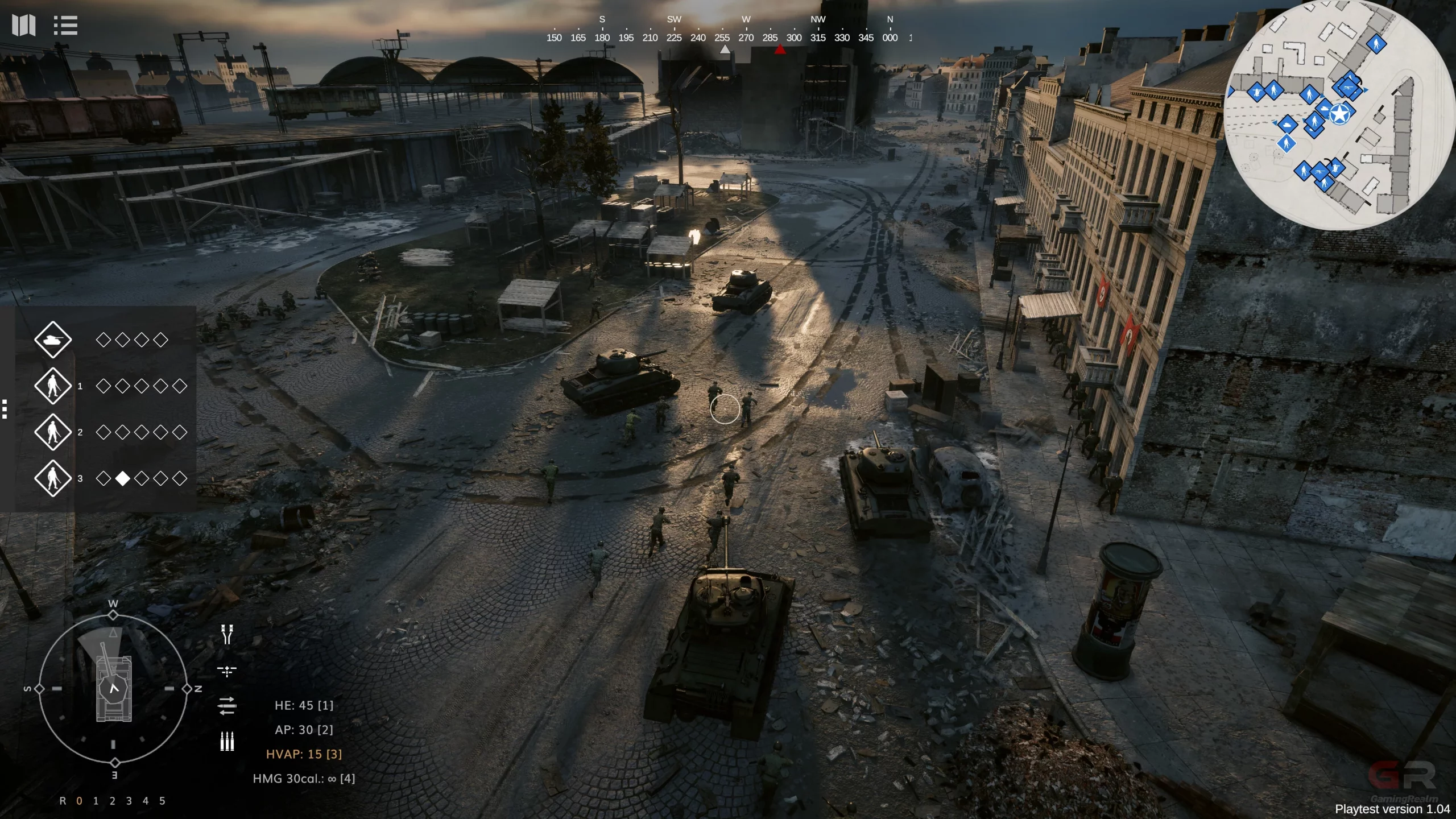Click the white star marker on minimap

point(1340,114)
